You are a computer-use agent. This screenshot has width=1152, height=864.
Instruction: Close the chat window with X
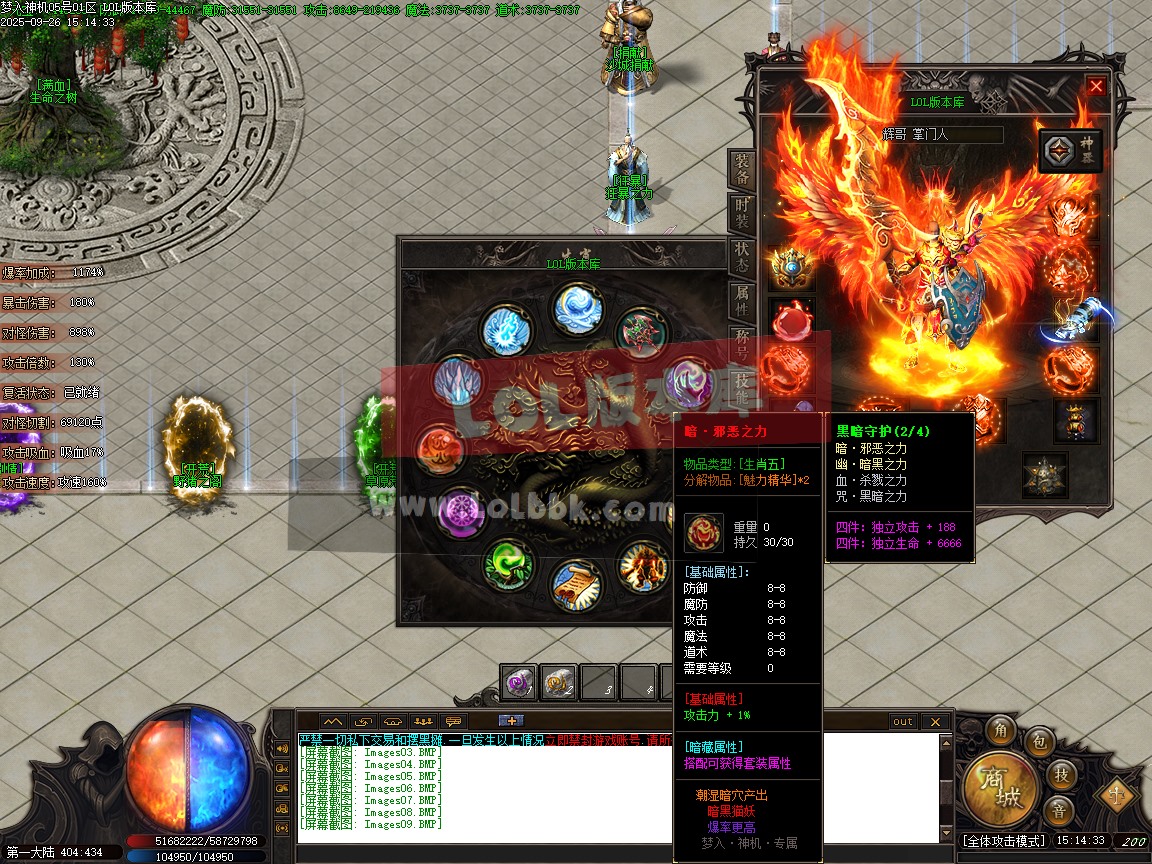point(935,721)
